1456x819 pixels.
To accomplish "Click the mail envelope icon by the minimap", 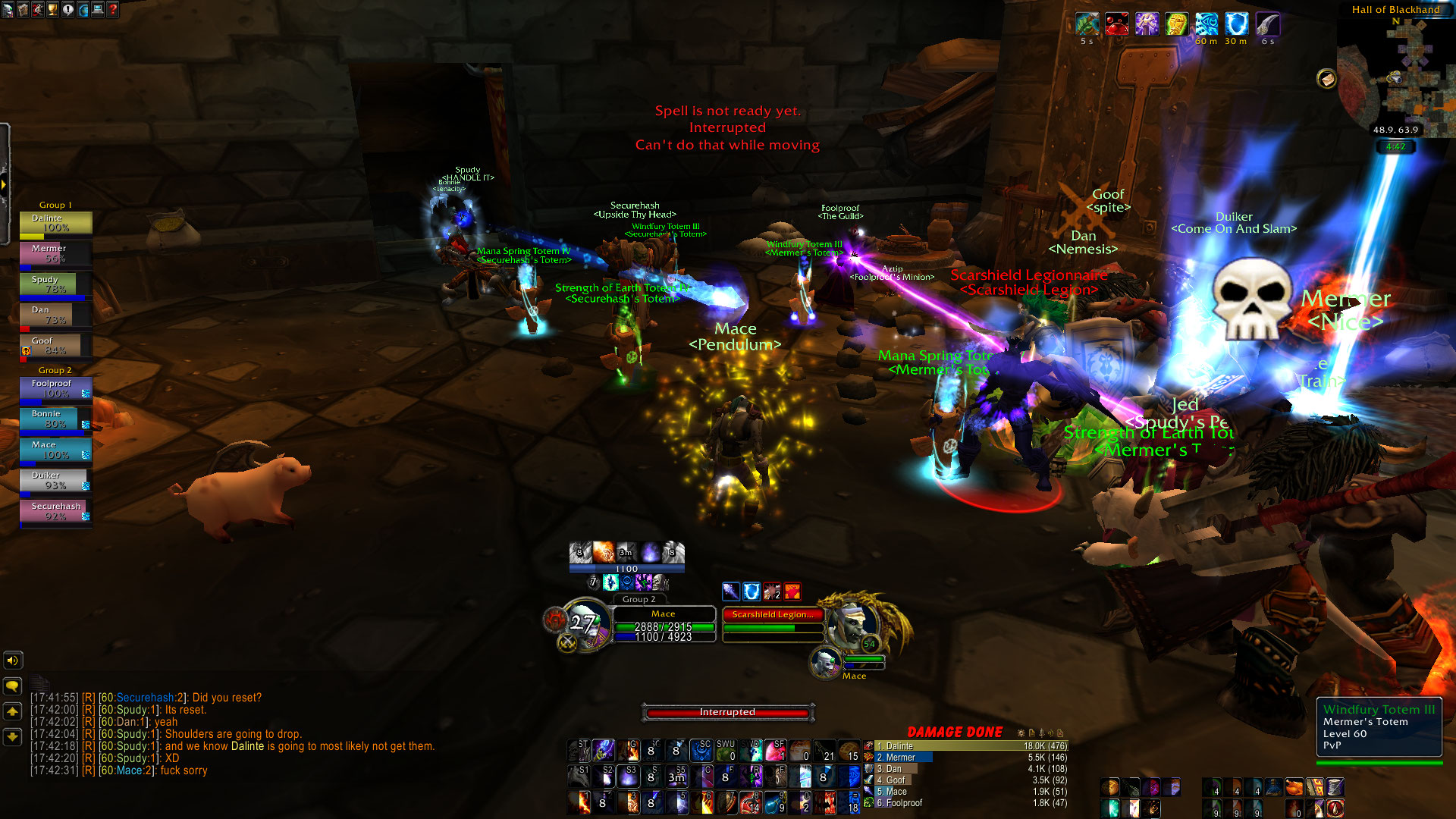I will click(1326, 78).
